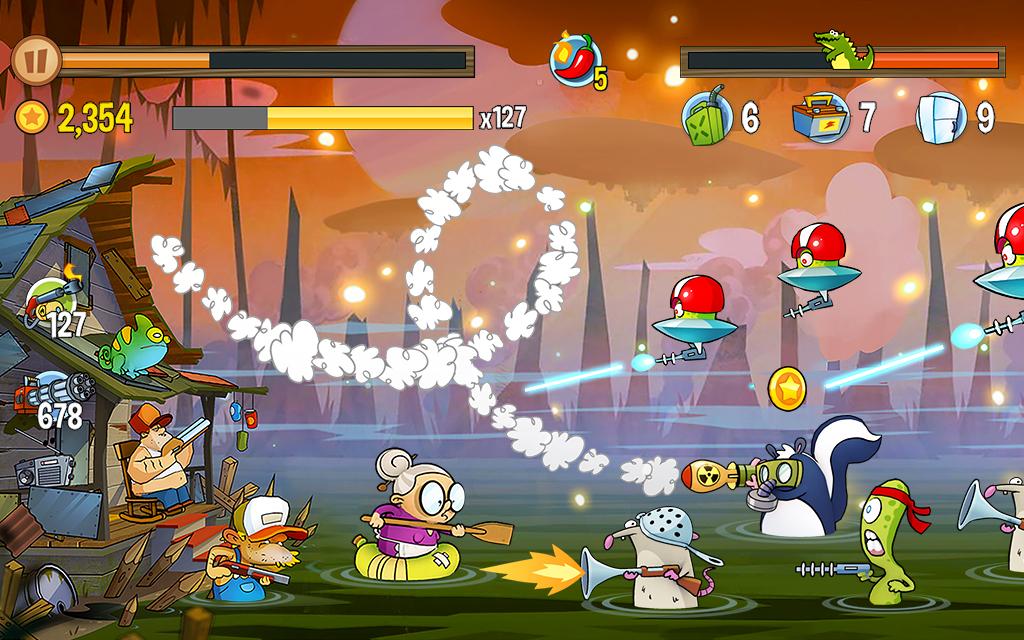Use the chili pepper power-up
Image resolution: width=1024 pixels, height=640 pixels.
[574, 59]
